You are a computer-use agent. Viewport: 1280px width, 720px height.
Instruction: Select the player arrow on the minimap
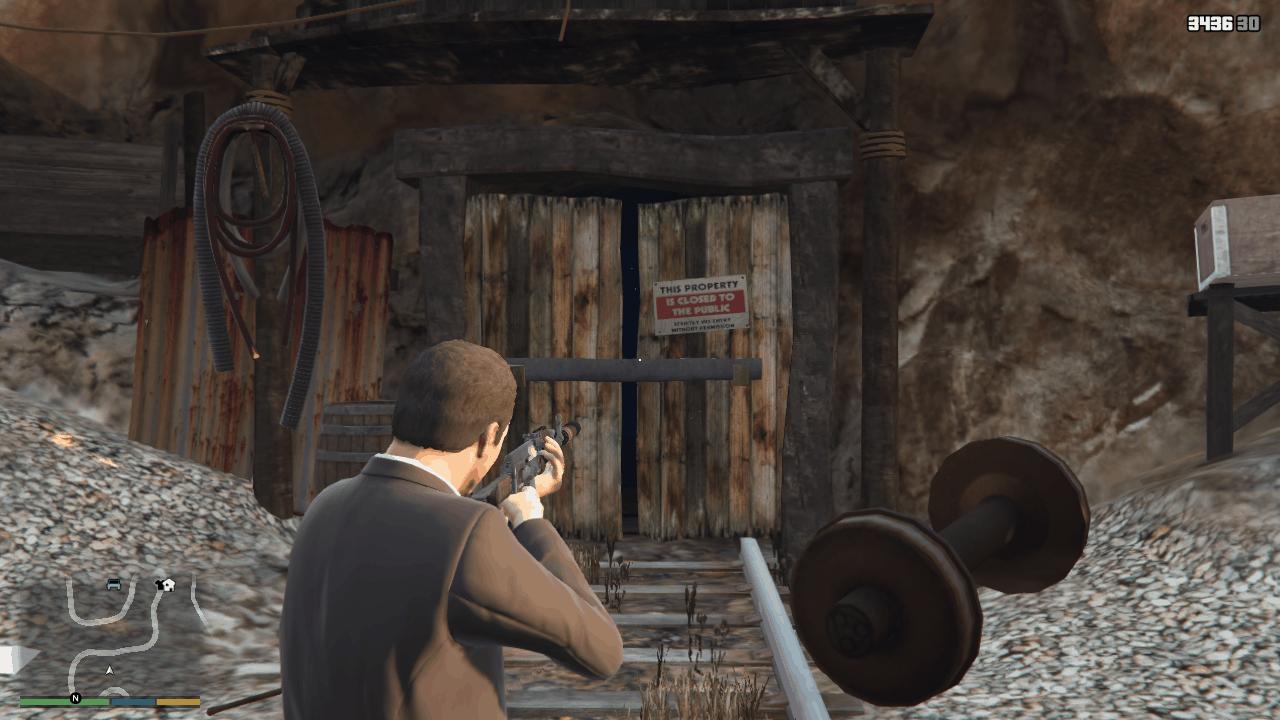coord(109,670)
